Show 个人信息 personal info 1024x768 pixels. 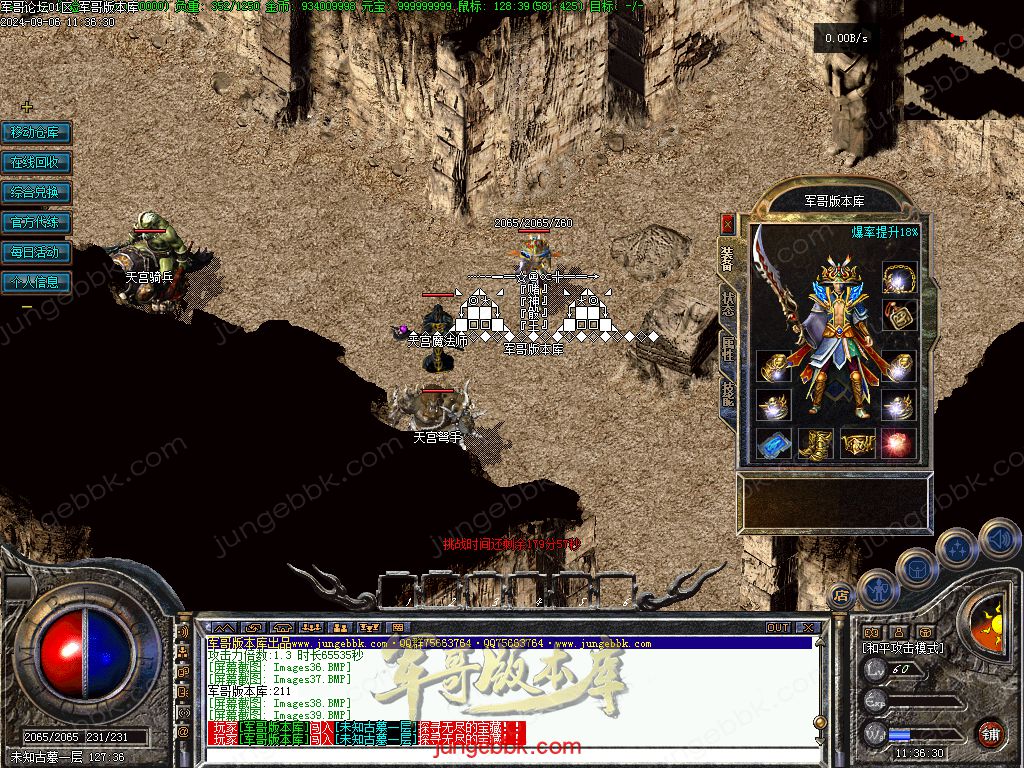coord(36,282)
